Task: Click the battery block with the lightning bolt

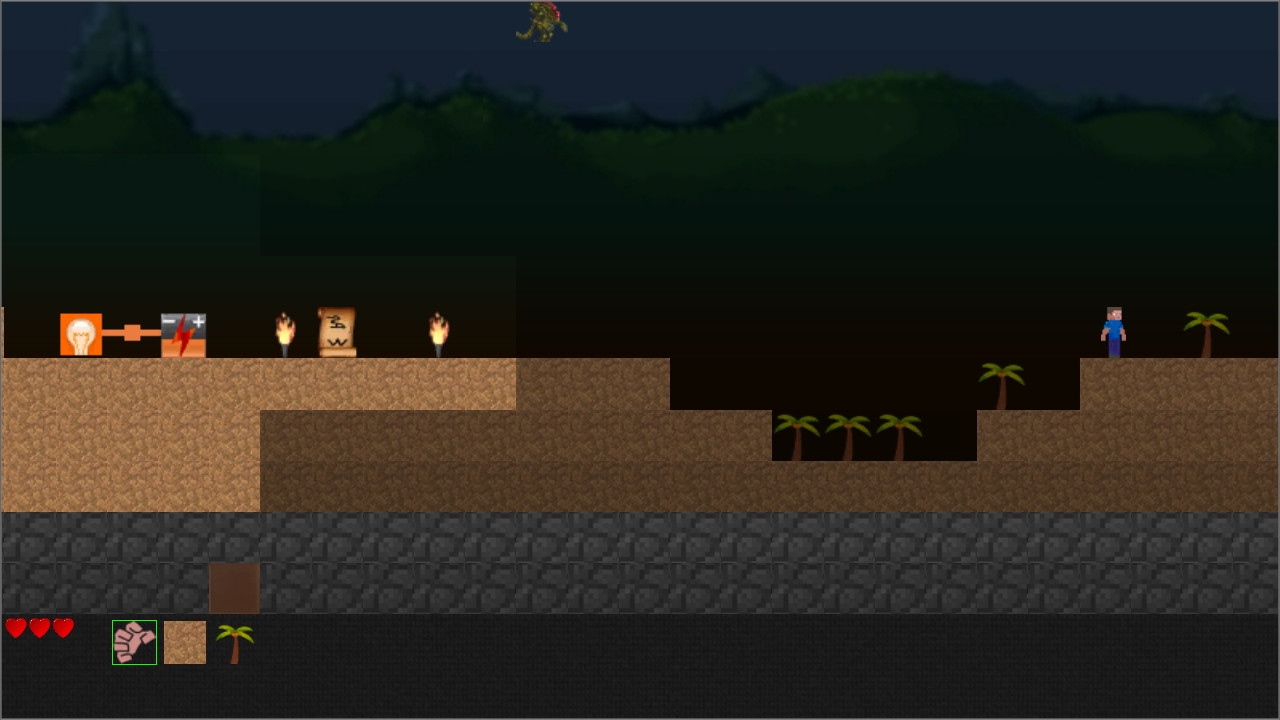Action: coord(181,333)
